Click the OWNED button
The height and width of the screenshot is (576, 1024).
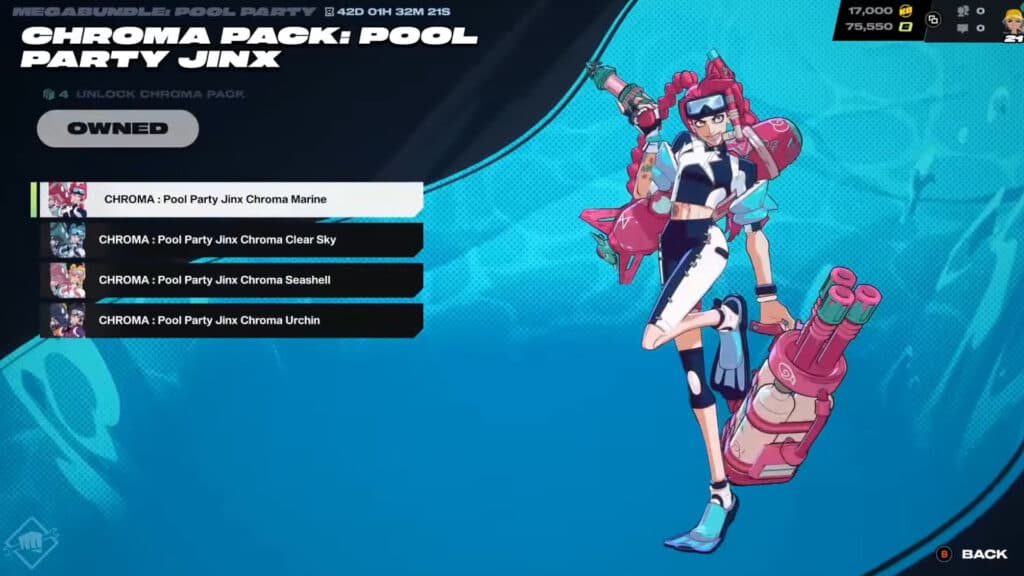[x=117, y=128]
